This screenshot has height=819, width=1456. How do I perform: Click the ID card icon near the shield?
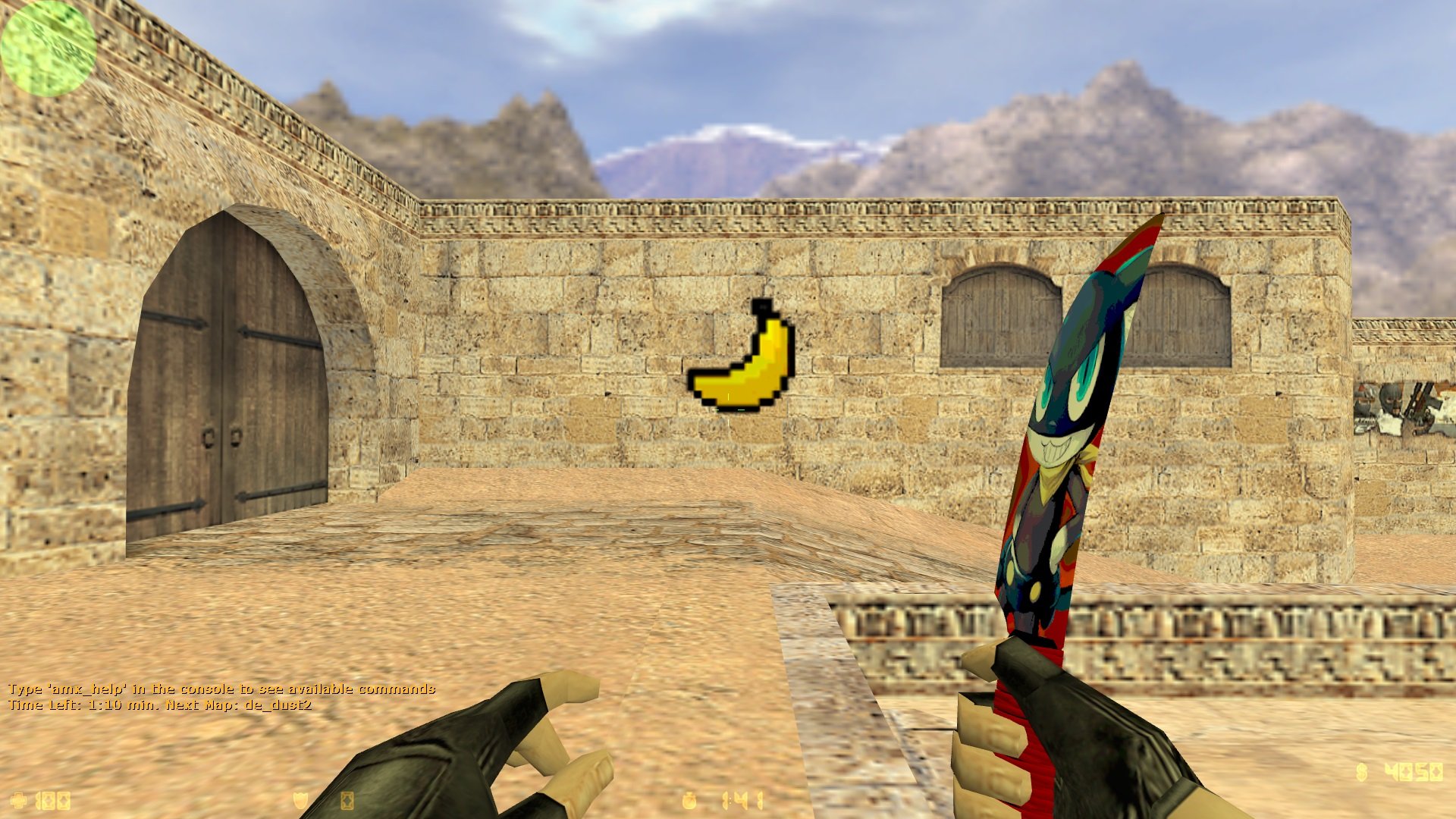point(347,800)
